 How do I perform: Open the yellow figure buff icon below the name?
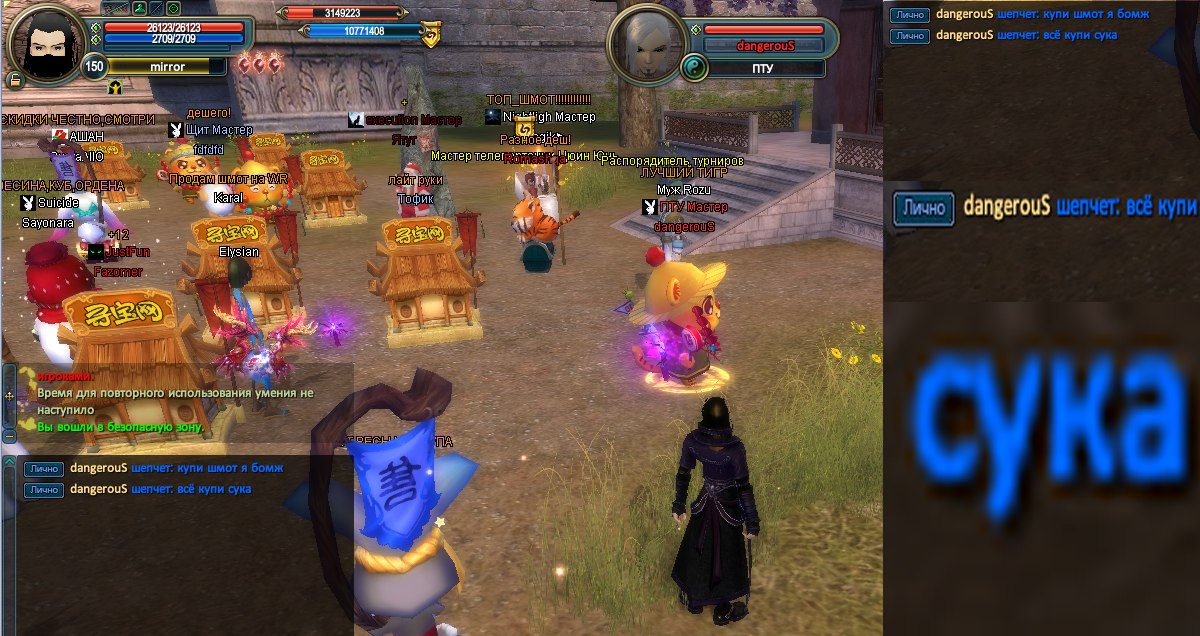point(115,87)
